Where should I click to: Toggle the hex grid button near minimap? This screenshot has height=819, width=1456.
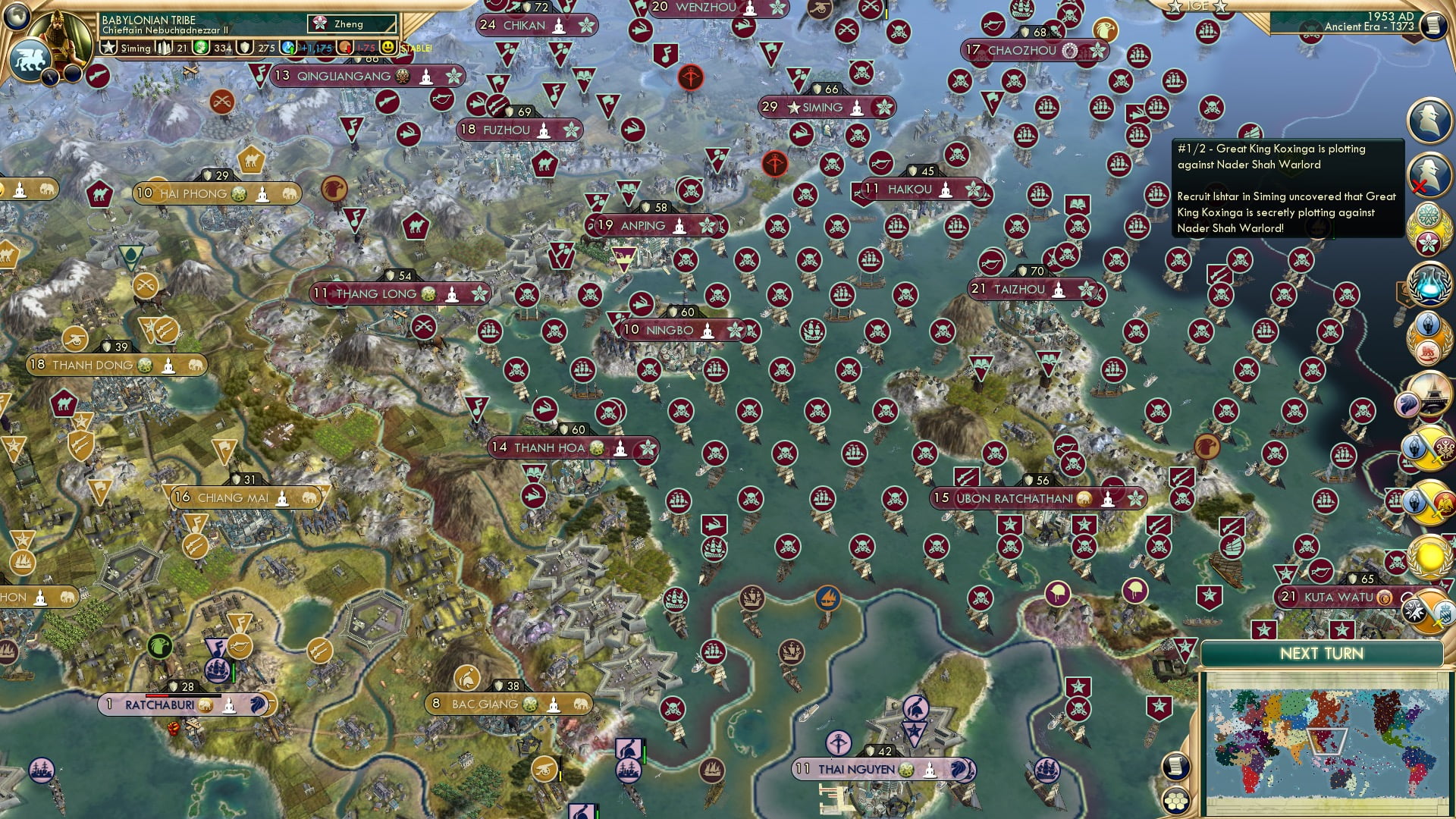point(1175,800)
